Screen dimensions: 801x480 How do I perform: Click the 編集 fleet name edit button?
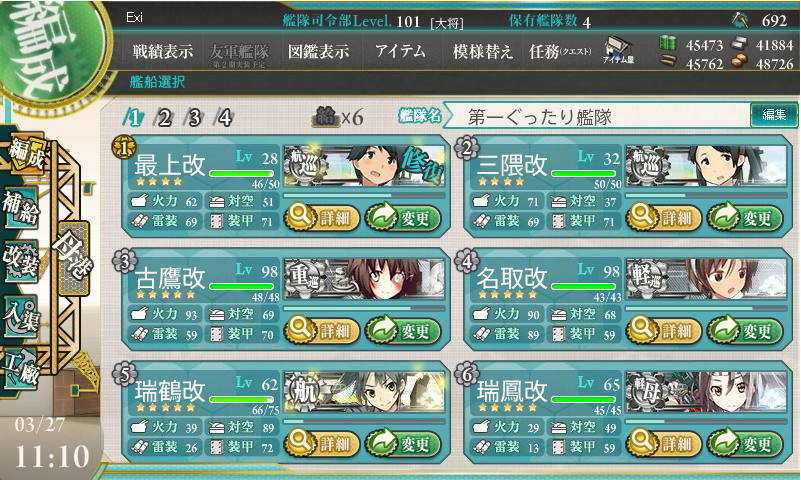pos(774,116)
